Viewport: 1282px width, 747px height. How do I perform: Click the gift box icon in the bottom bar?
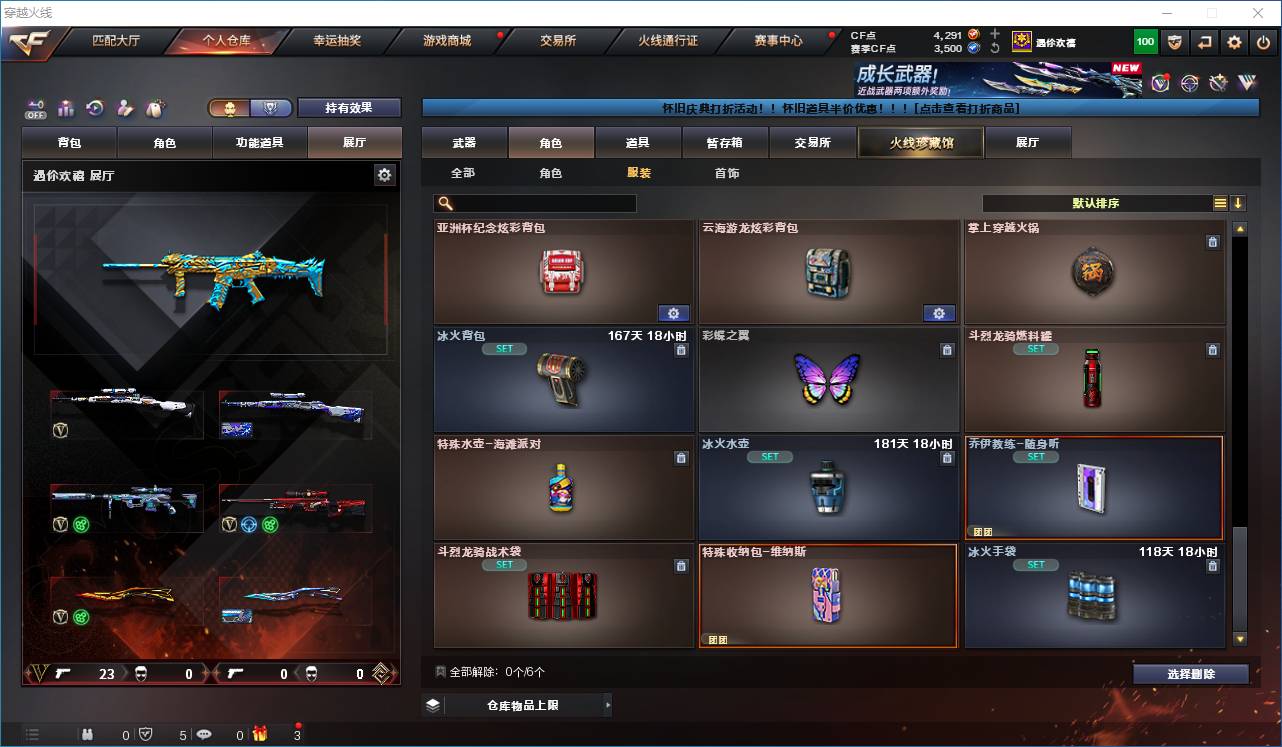(x=260, y=733)
